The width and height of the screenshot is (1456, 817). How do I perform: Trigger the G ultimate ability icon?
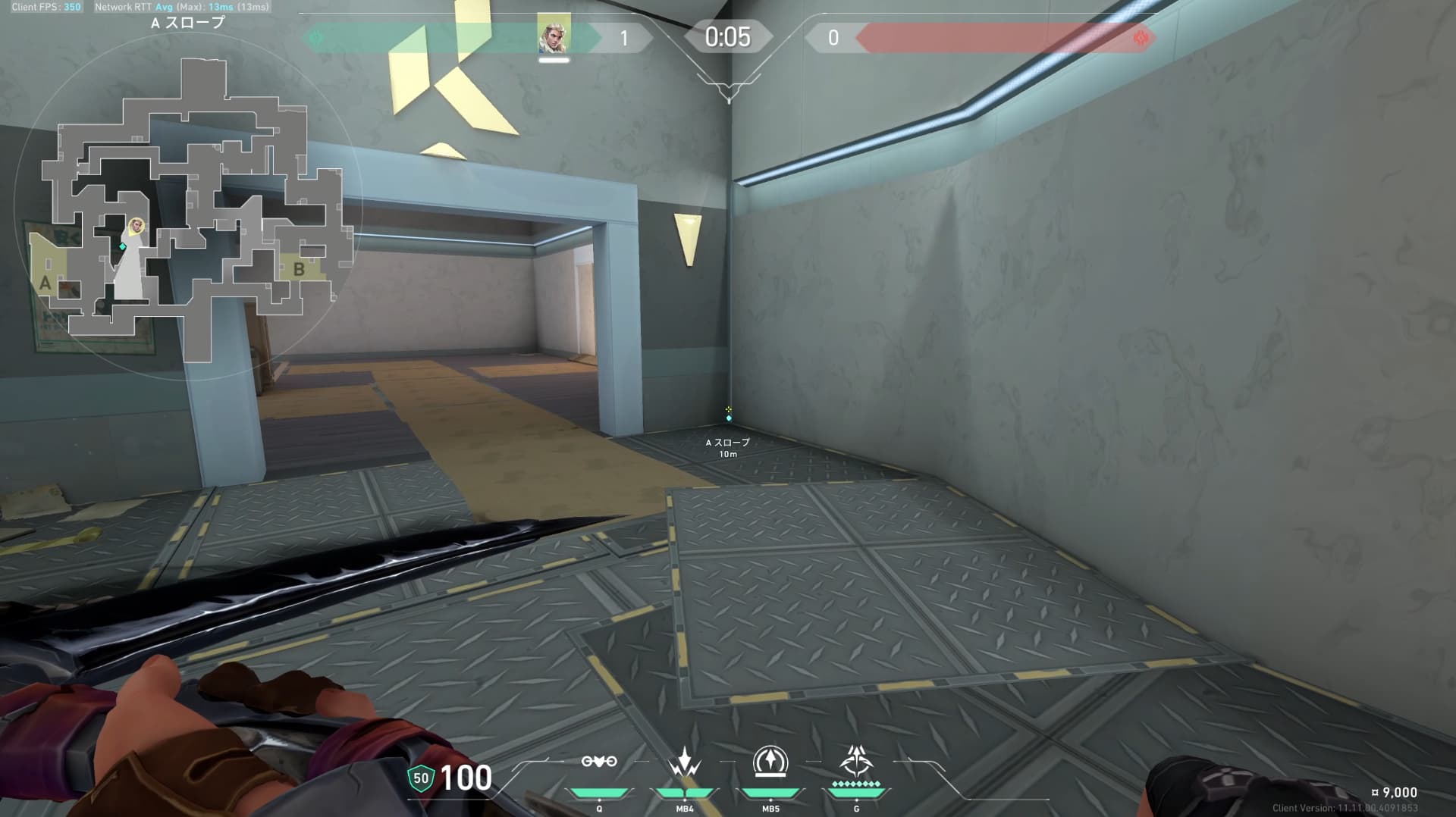click(856, 760)
